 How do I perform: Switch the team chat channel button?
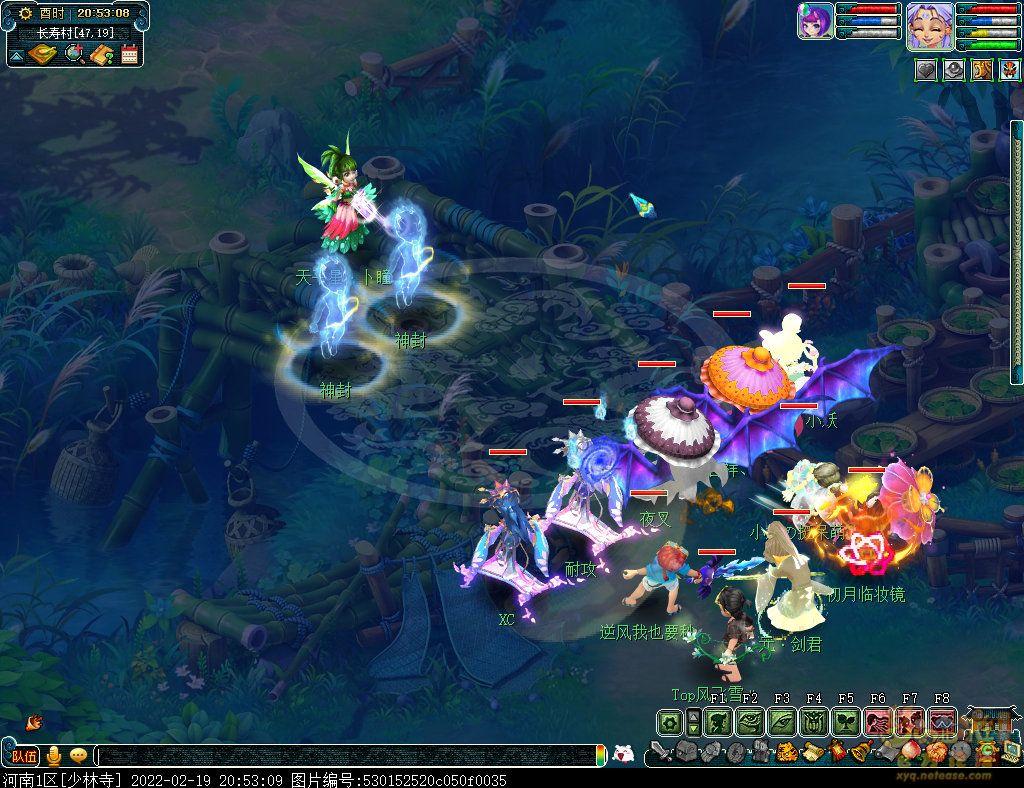24,756
